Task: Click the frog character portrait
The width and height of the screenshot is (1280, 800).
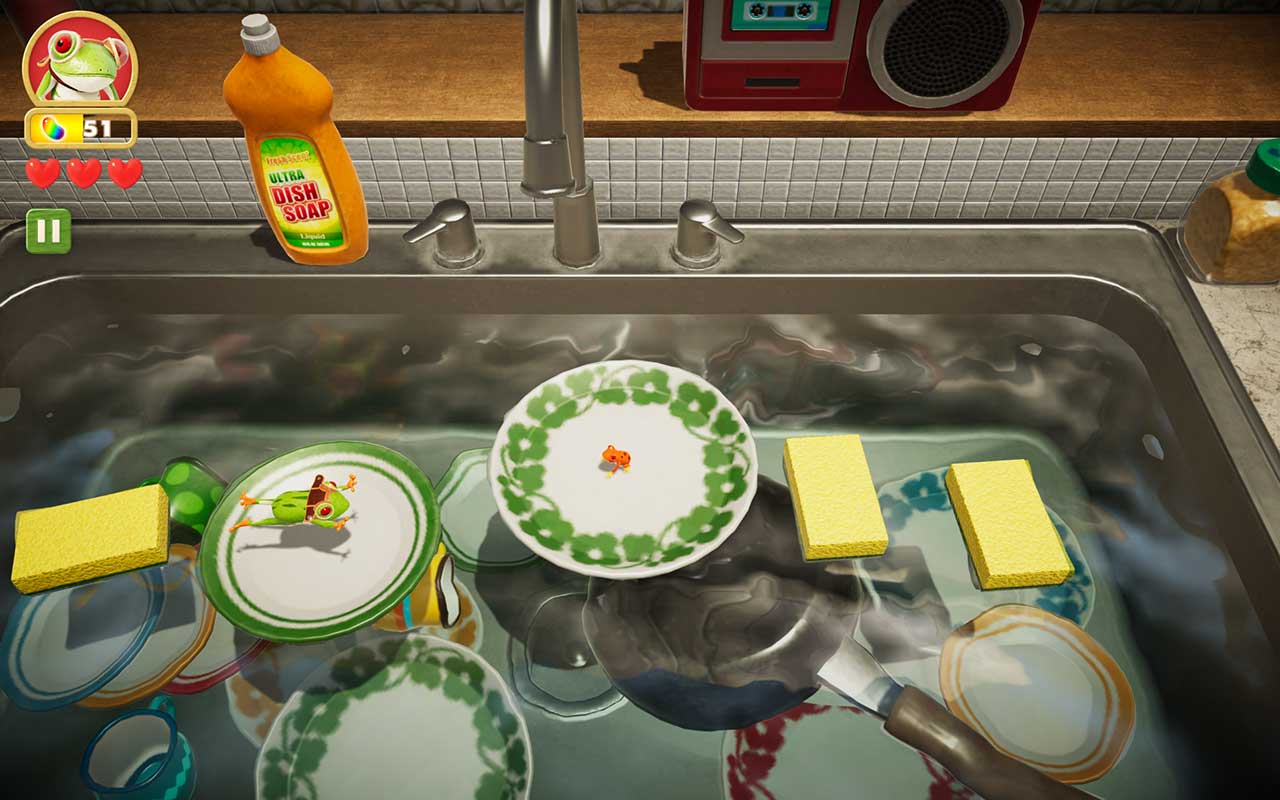Action: [x=79, y=59]
